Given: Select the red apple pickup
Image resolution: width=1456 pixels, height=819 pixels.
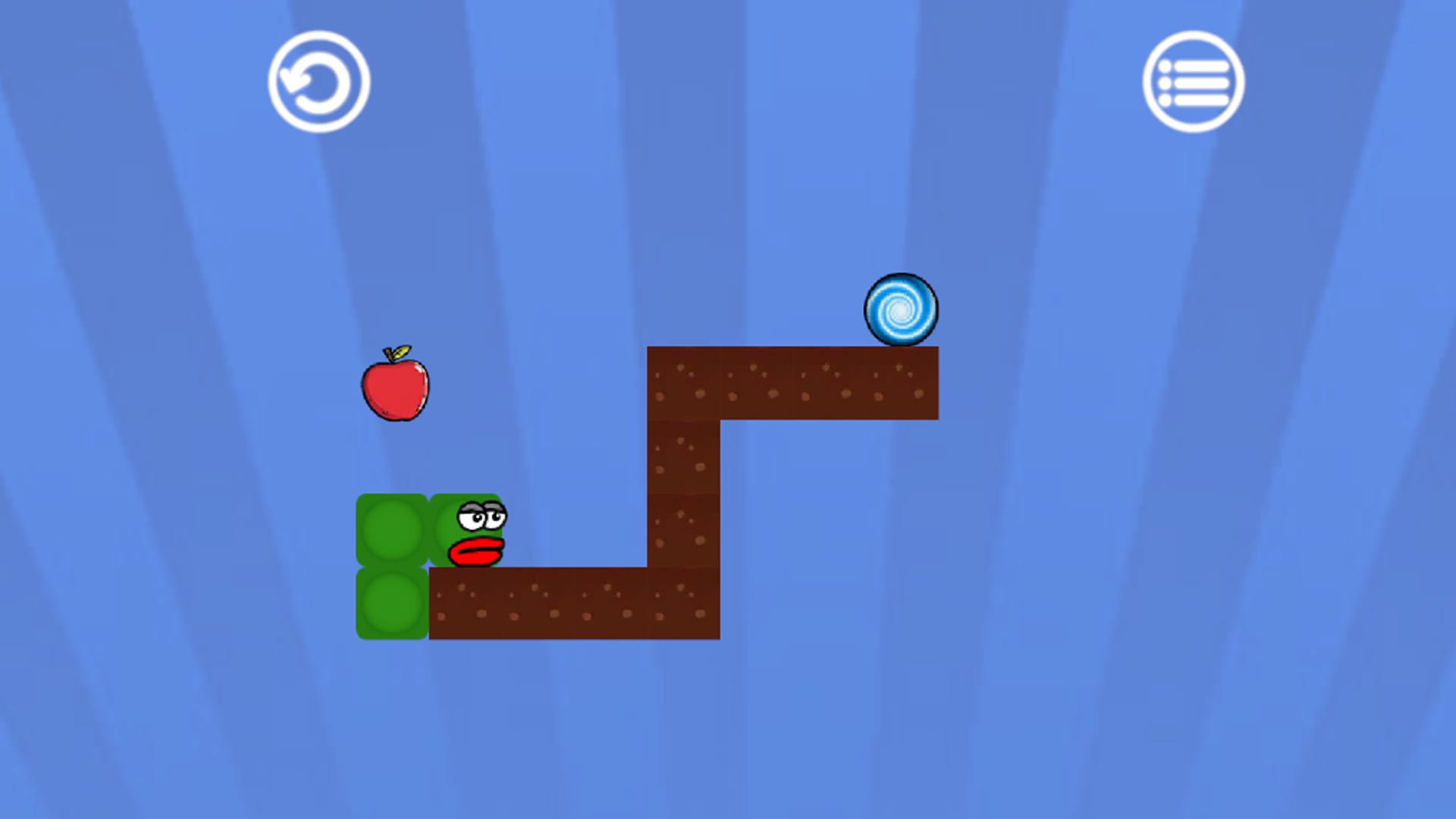Looking at the screenshot, I should pyautogui.click(x=394, y=388).
